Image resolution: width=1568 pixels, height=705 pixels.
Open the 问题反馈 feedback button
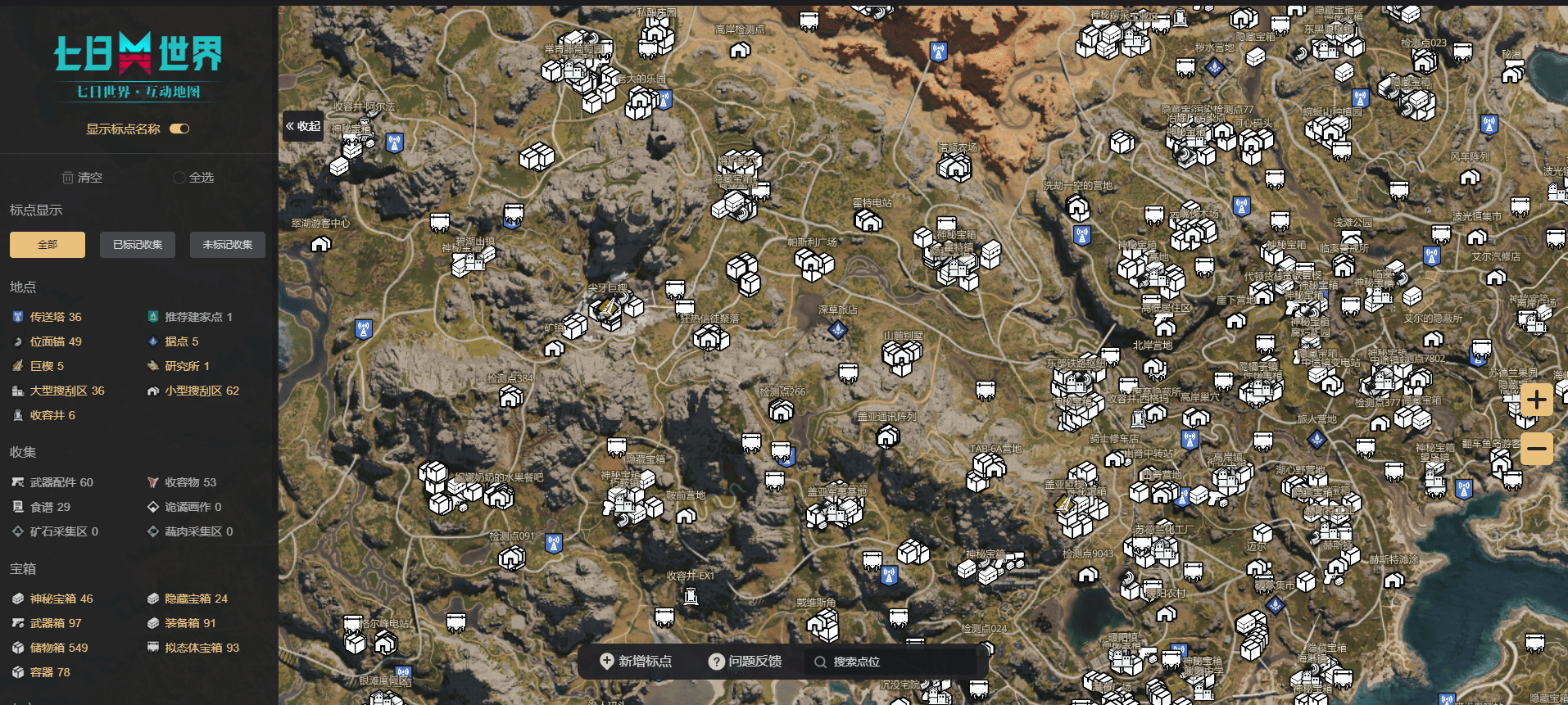(x=745, y=662)
